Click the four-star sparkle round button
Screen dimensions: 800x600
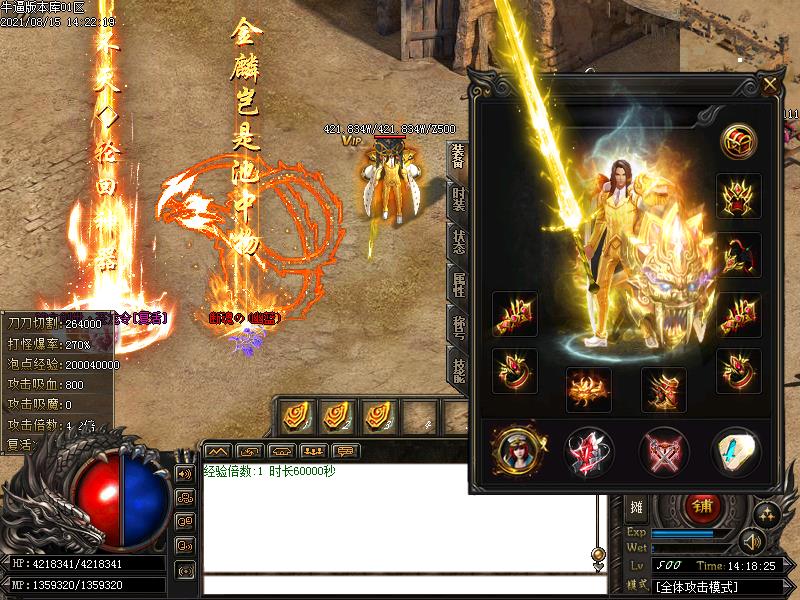click(767, 514)
